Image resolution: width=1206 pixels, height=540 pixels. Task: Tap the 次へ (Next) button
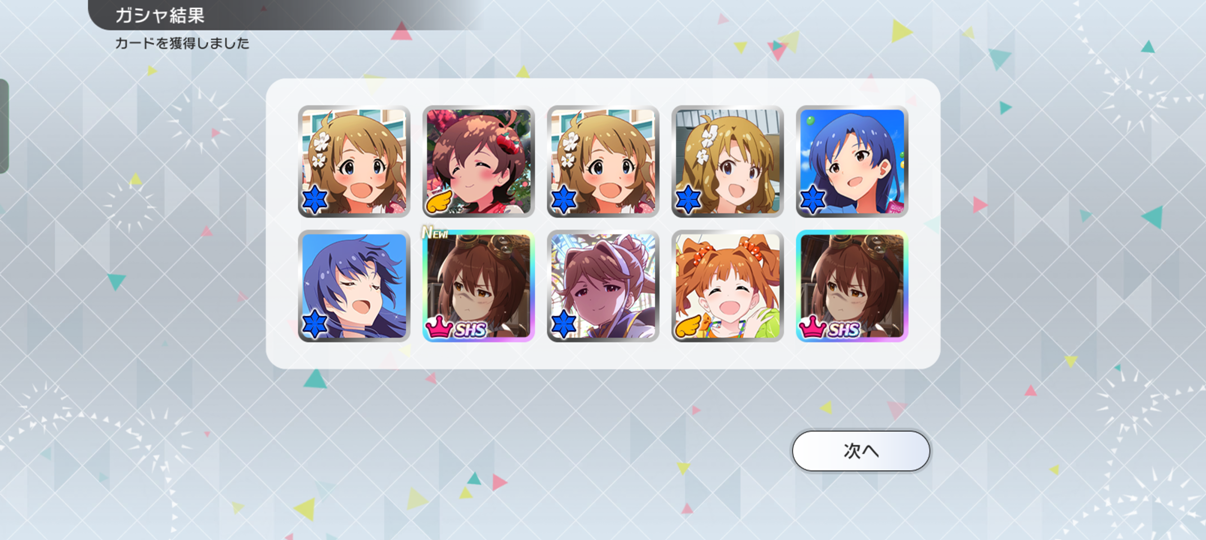click(x=860, y=451)
